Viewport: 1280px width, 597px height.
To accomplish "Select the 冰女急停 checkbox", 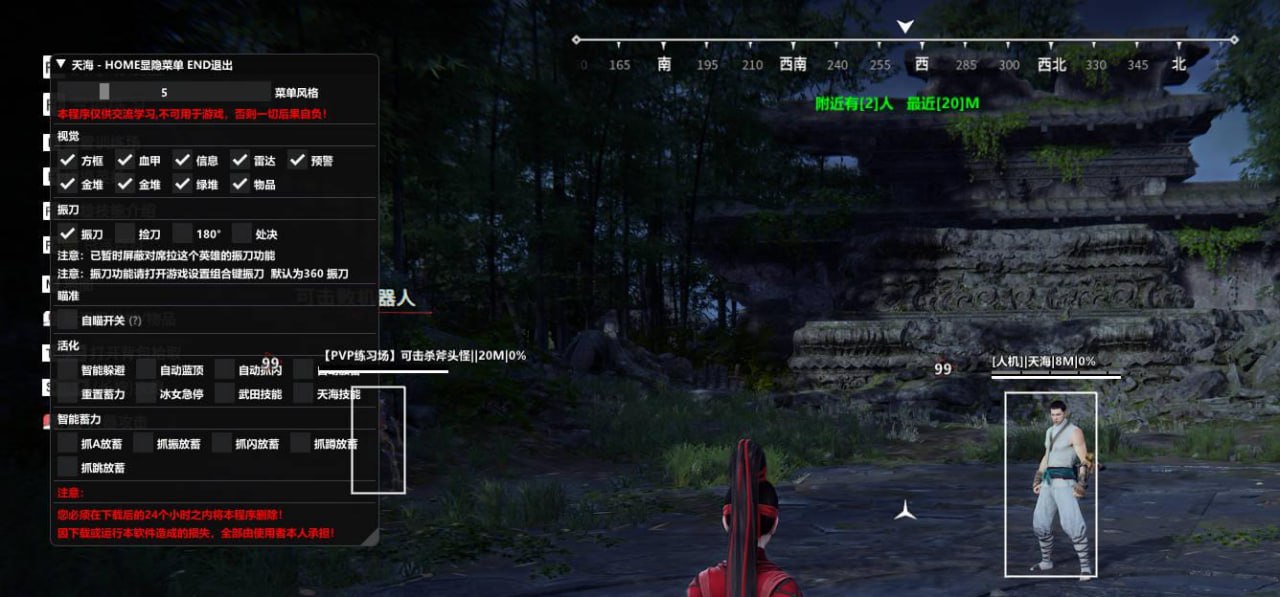I will tap(146, 394).
